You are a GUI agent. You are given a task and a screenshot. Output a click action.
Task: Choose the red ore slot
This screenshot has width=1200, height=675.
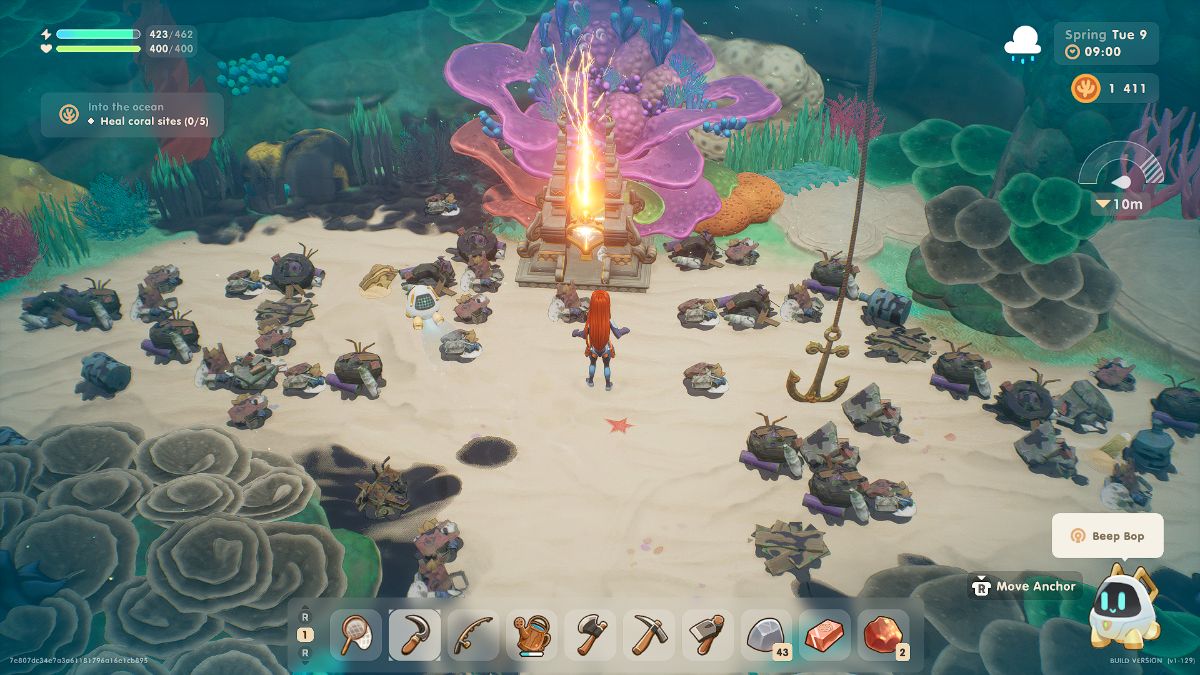pos(884,635)
